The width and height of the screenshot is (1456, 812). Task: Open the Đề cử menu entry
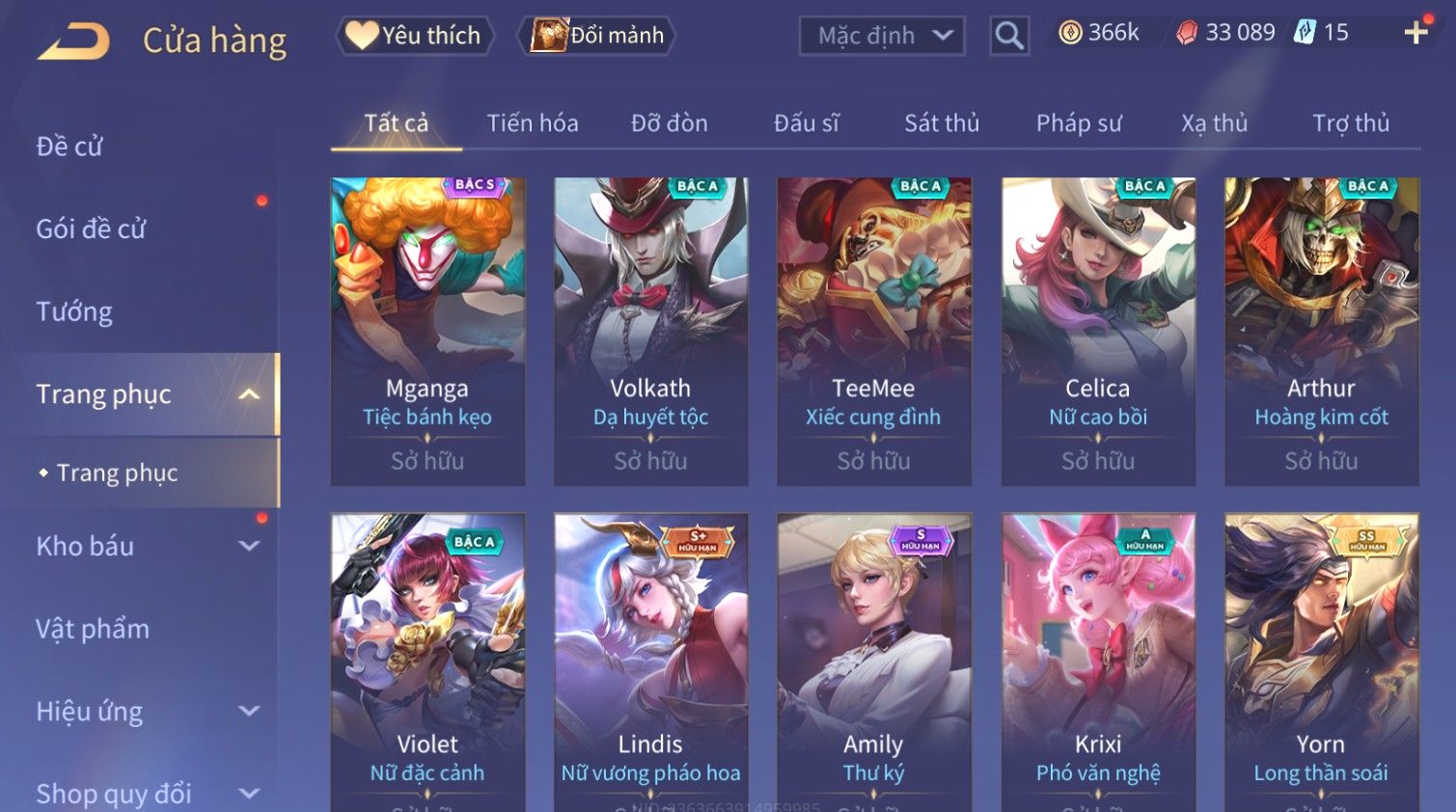tap(69, 147)
